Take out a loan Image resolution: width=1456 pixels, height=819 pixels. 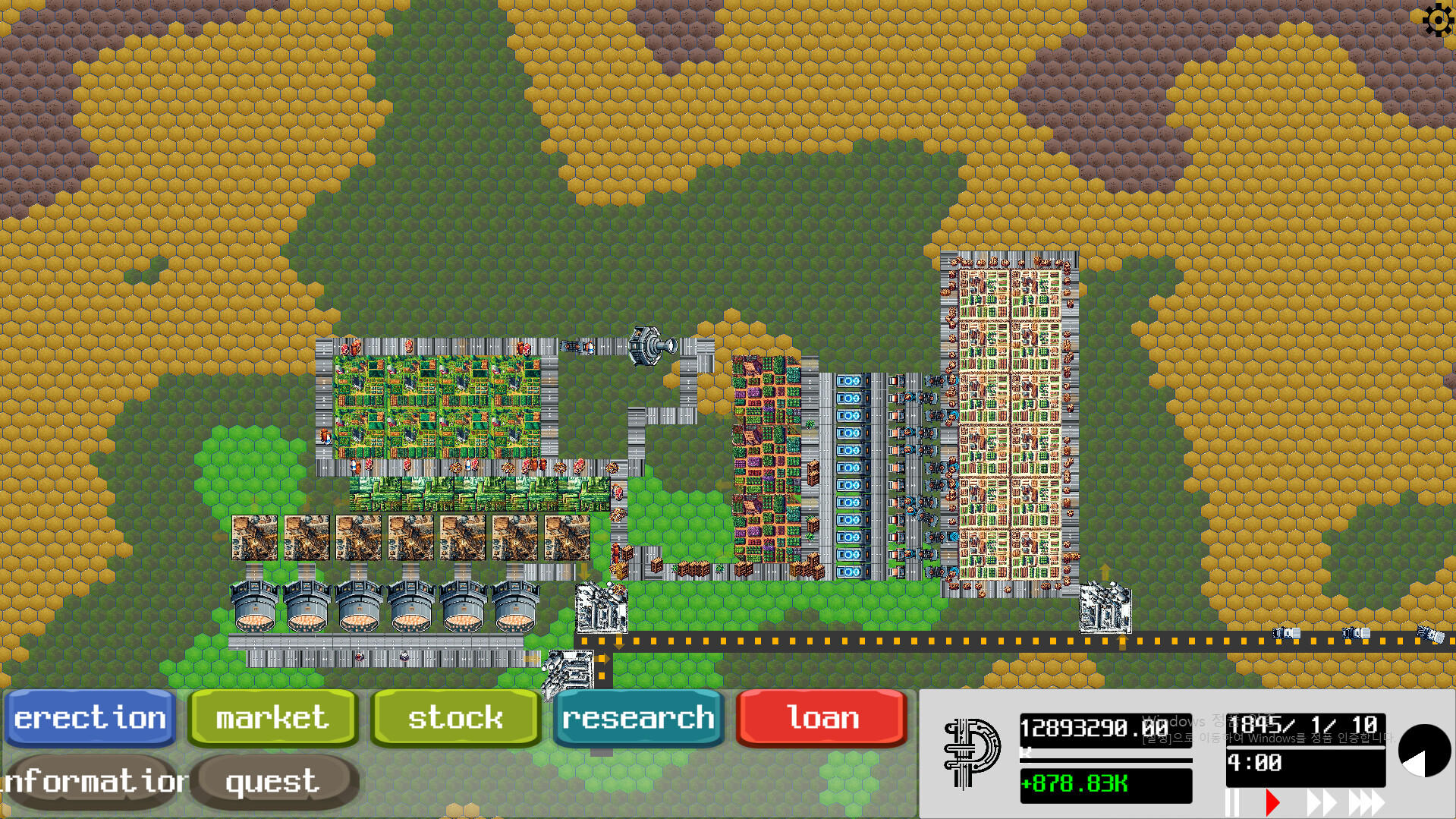tap(821, 717)
